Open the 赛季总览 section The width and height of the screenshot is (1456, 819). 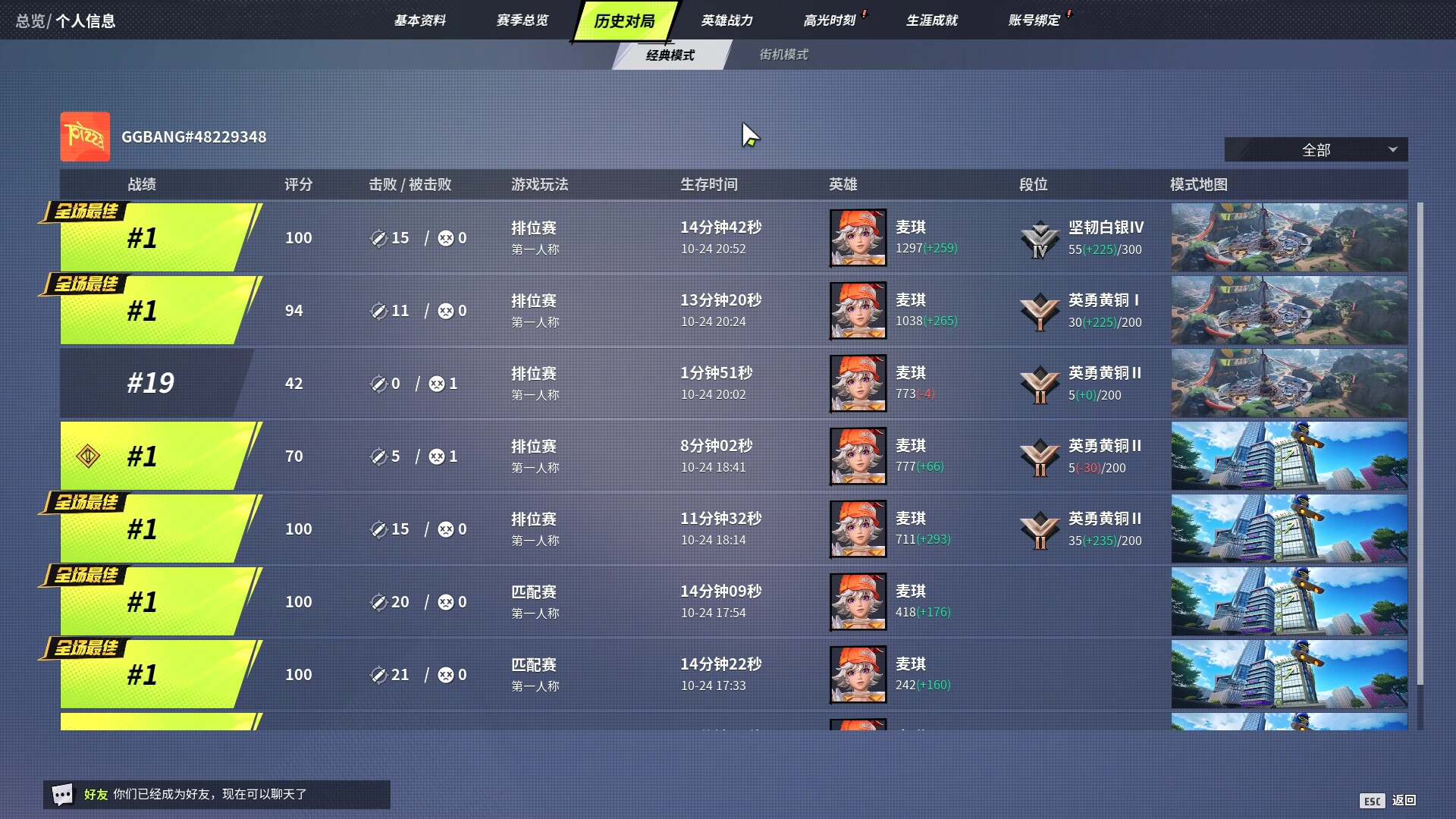coord(522,20)
